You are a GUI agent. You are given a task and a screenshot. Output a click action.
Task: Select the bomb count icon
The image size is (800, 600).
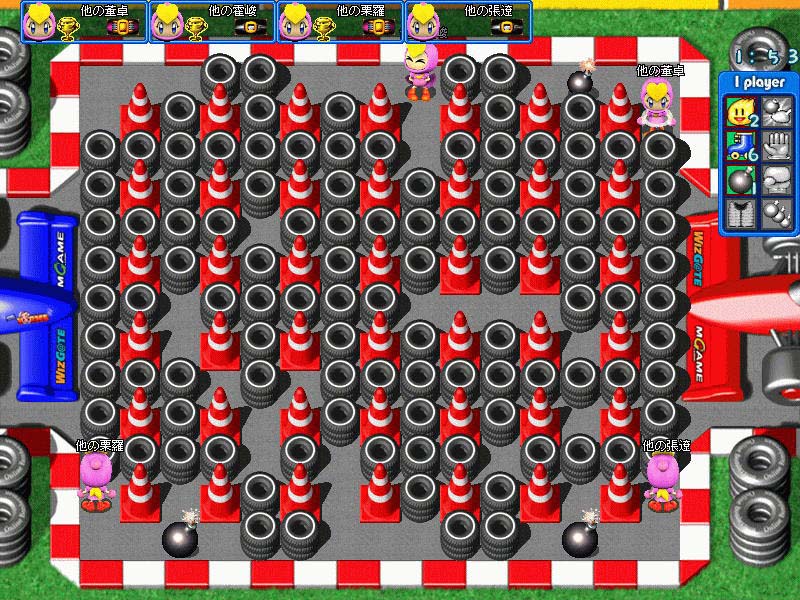(x=740, y=181)
